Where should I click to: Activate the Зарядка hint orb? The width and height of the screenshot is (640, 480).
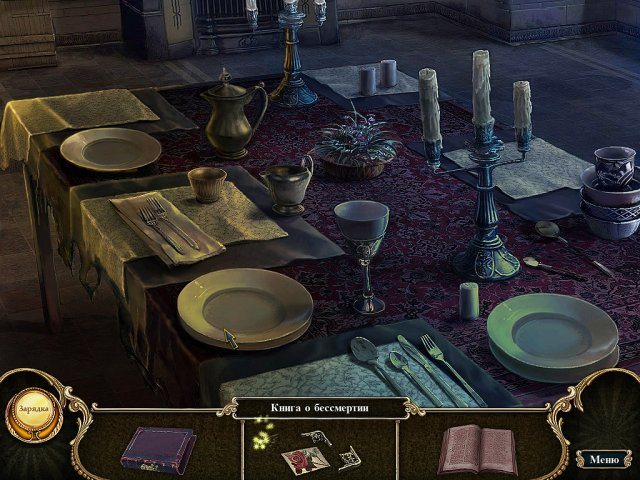(33, 412)
